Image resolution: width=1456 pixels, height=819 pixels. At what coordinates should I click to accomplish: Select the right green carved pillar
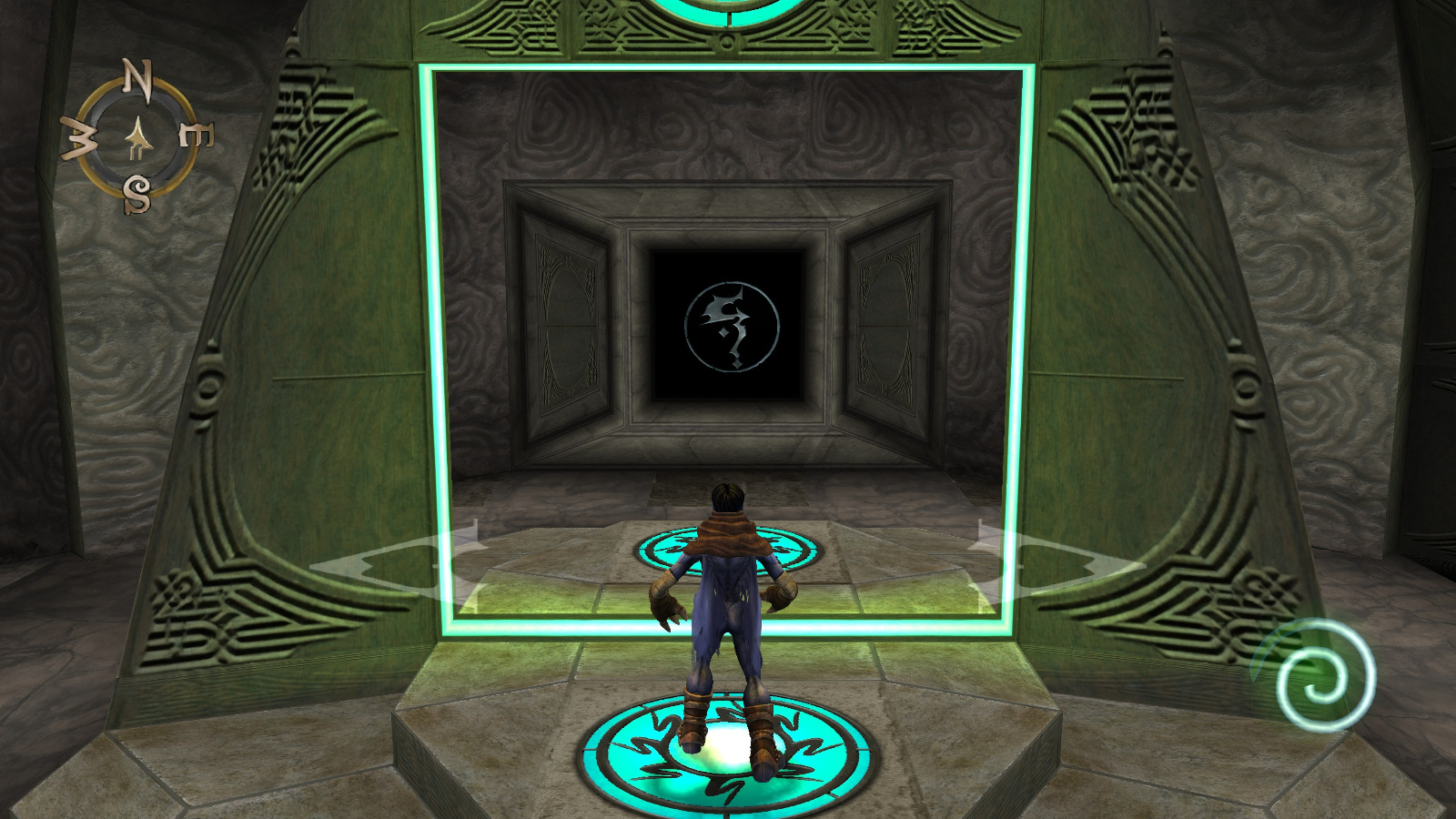point(1165,364)
